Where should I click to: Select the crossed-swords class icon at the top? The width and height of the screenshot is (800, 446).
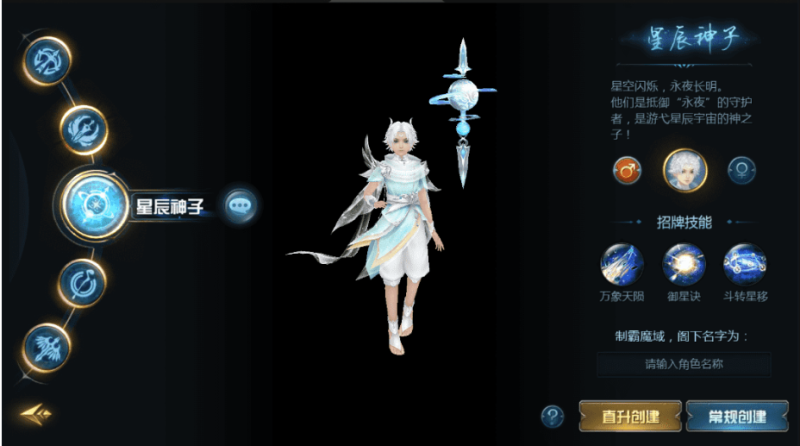click(46, 61)
